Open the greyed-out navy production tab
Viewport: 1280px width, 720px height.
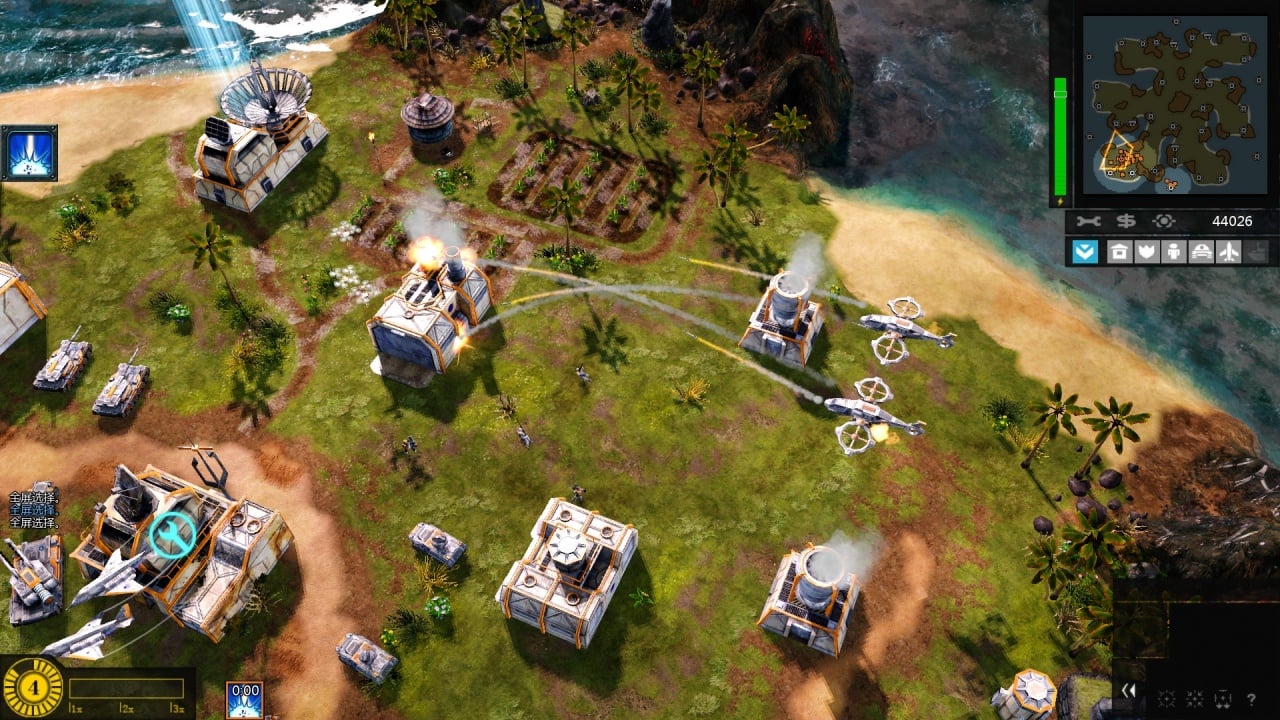coord(1257,251)
